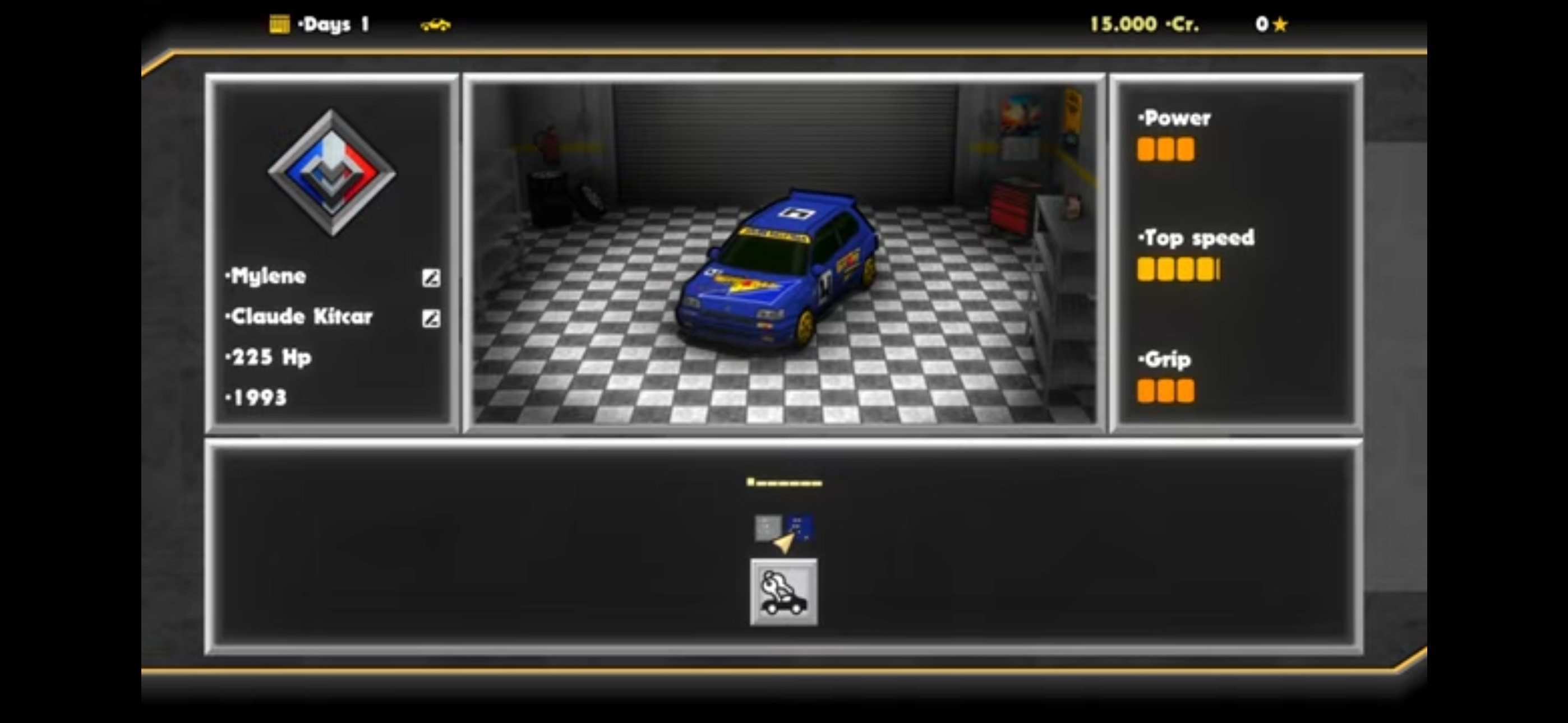The height and width of the screenshot is (723, 1568).
Task: Click the Mylene driver name
Action: 266,276
